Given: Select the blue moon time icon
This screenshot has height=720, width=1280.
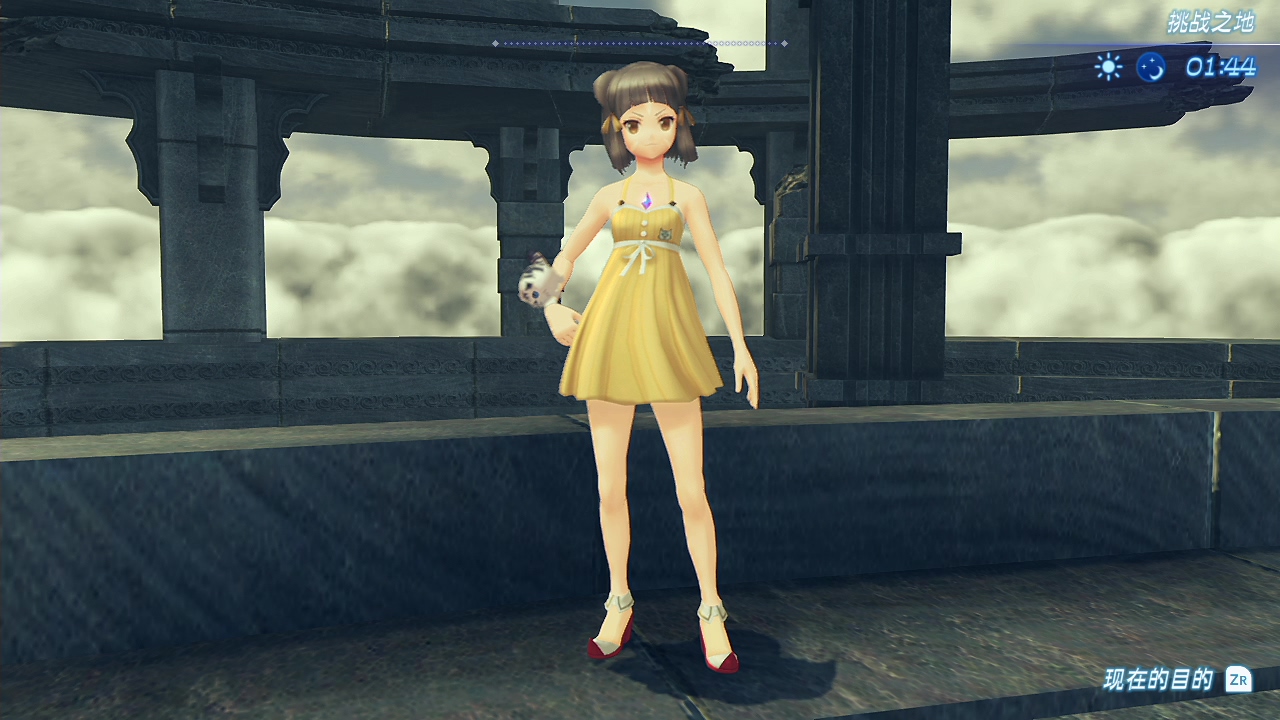Looking at the screenshot, I should coord(1151,67).
